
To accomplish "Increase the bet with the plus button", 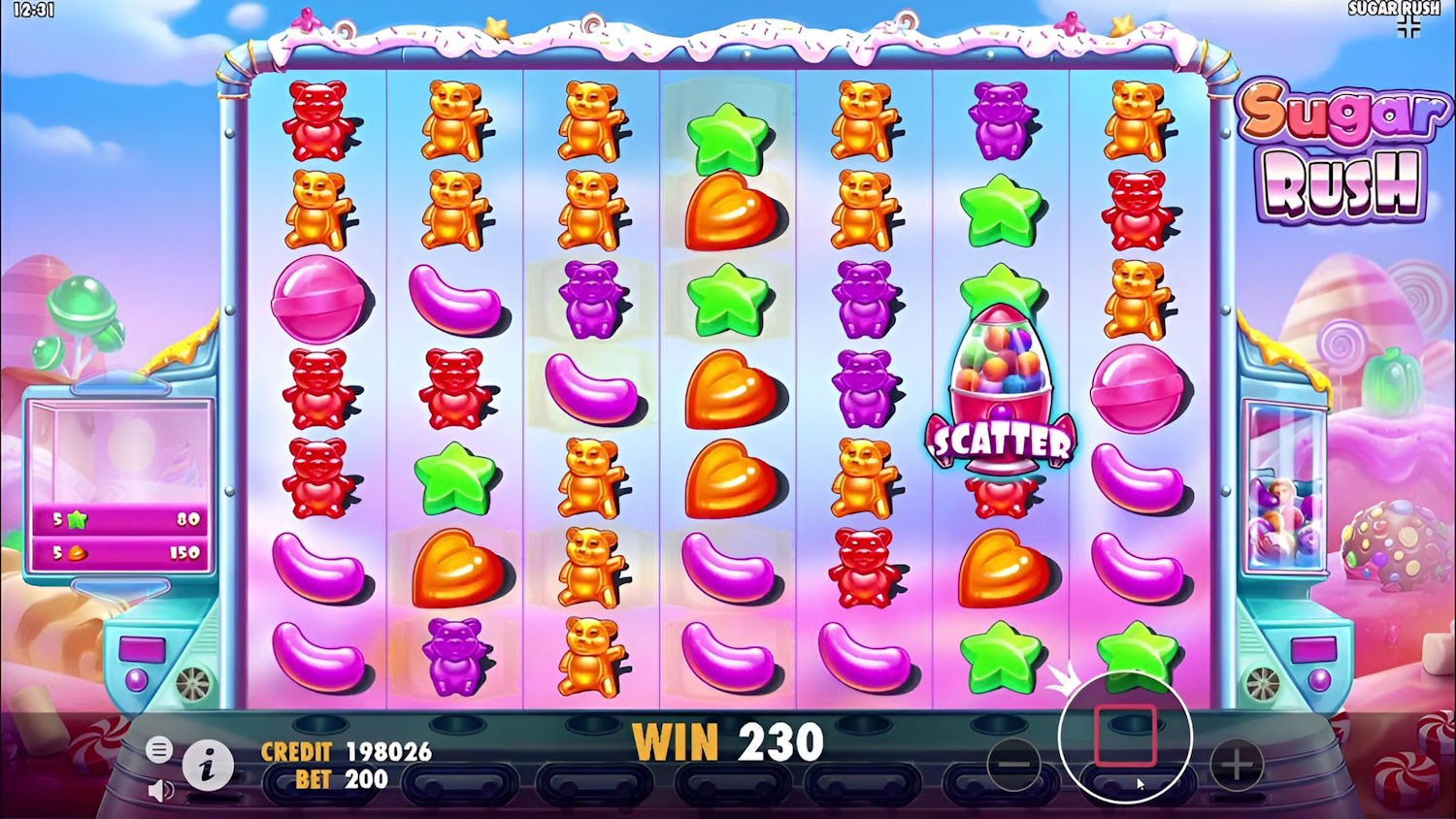I will [x=1236, y=765].
